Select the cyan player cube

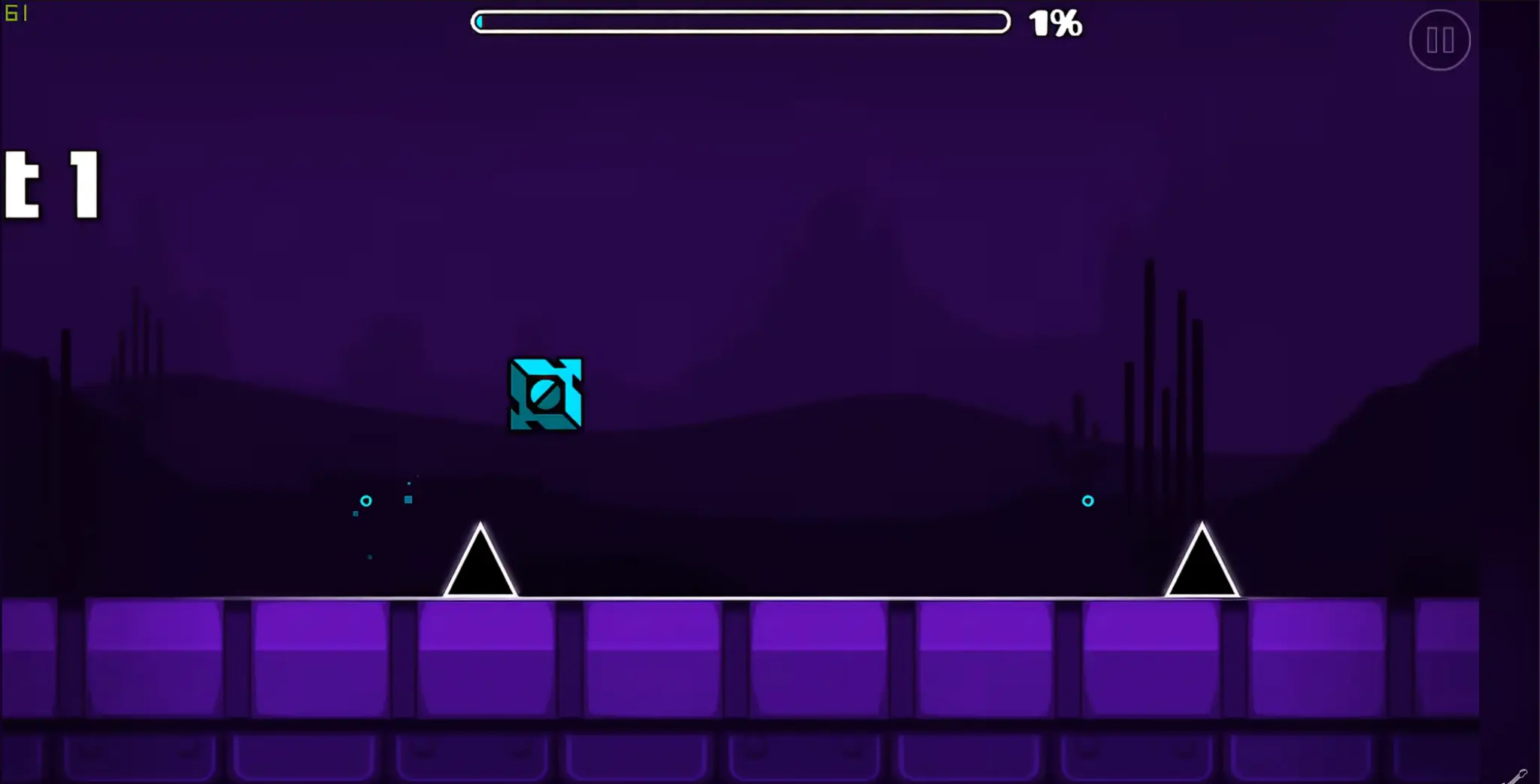point(546,395)
